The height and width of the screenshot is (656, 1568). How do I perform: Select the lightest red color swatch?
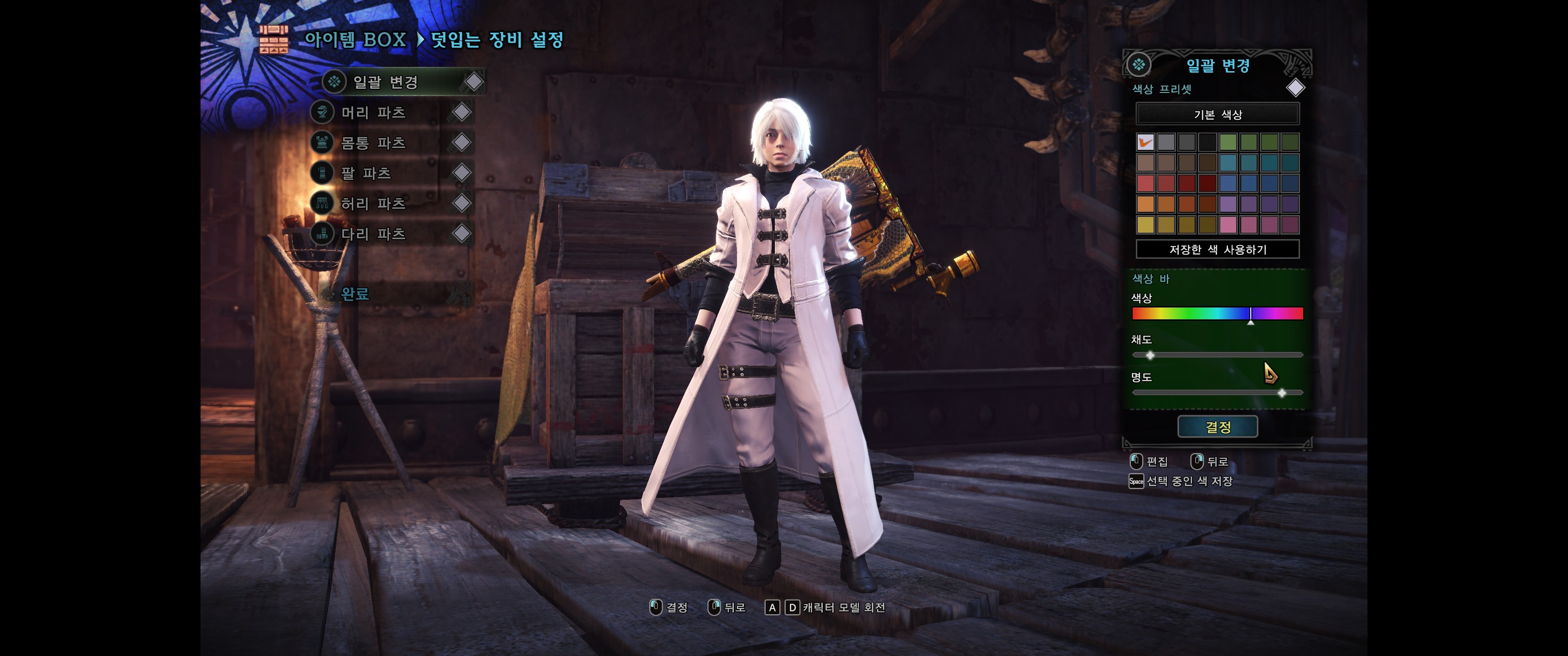1145,184
